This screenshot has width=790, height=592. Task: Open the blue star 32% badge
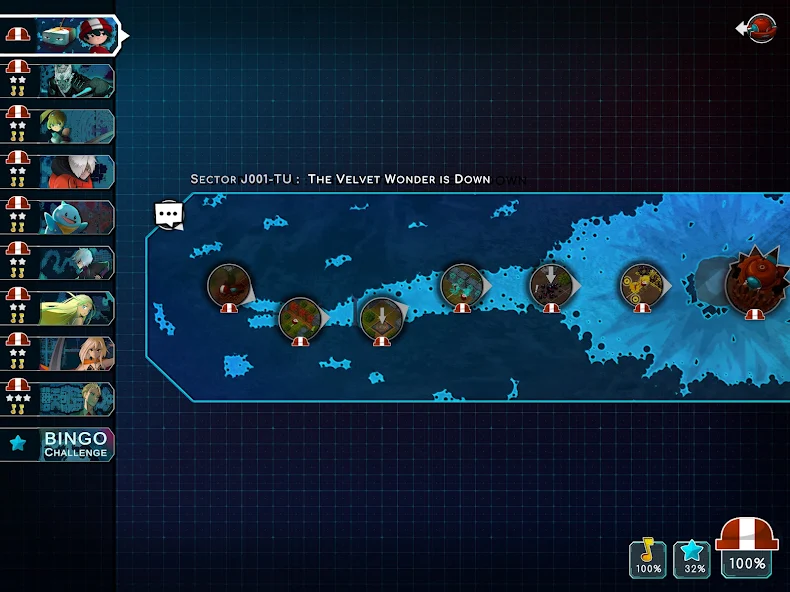pos(692,558)
